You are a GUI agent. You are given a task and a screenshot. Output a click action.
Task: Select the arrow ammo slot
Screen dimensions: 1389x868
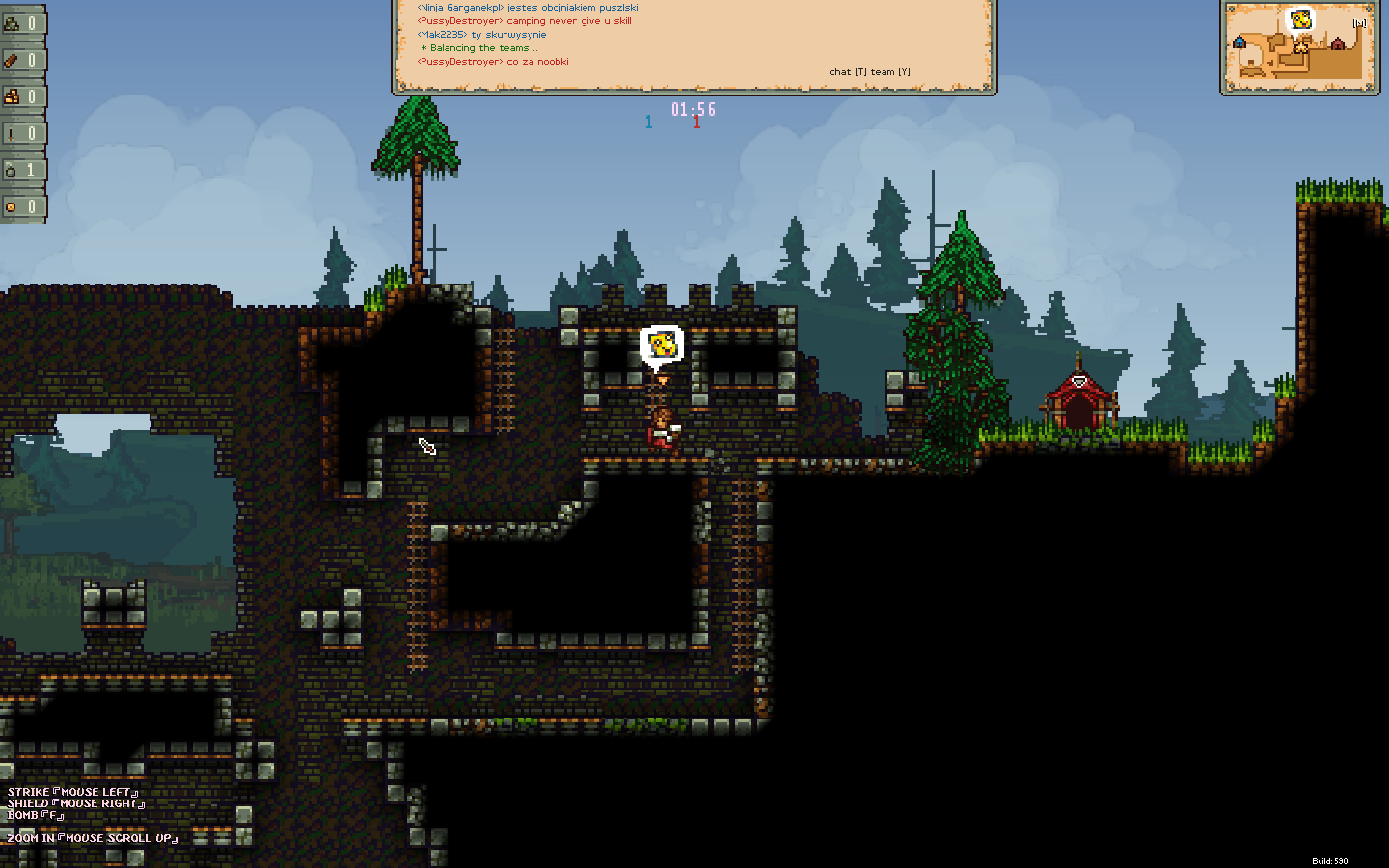point(21,133)
